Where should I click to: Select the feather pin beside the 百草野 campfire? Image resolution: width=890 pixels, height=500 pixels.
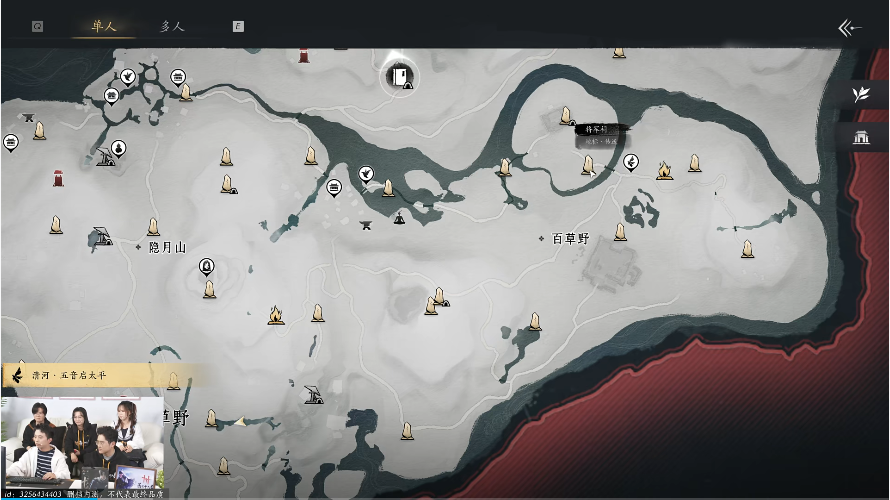pos(631,161)
